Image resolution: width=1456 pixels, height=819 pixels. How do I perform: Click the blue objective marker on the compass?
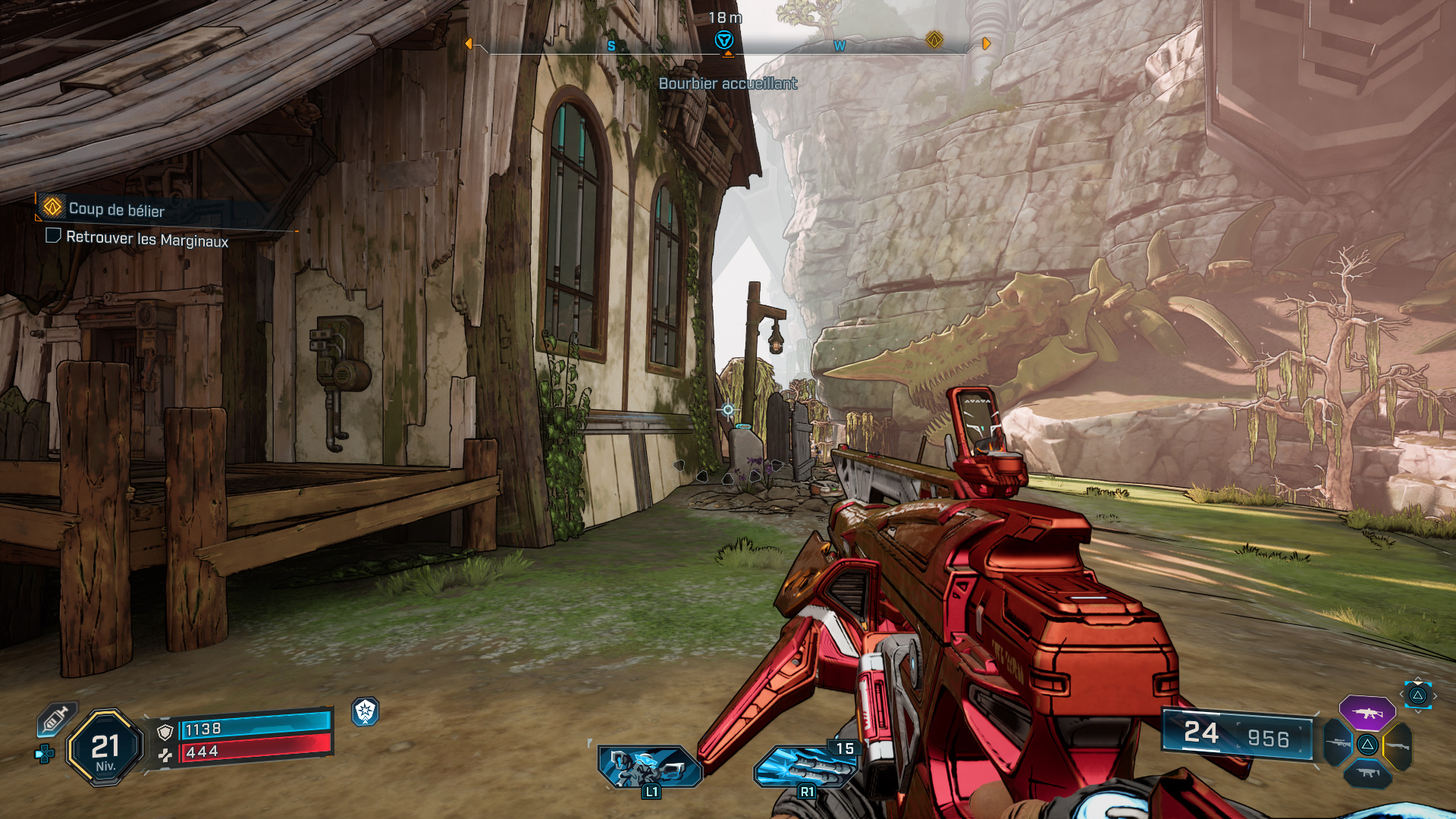(x=724, y=40)
